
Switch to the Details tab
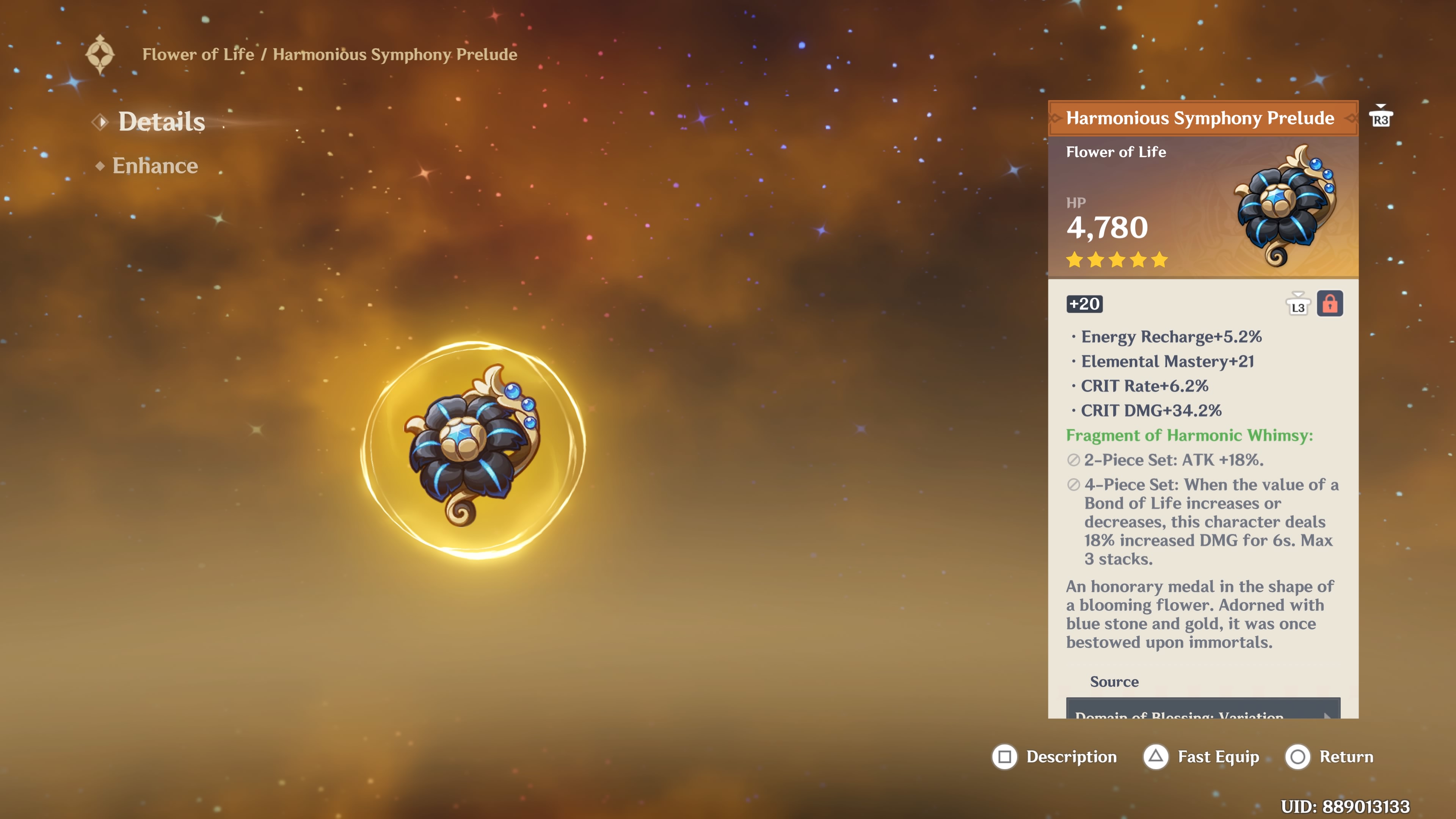click(x=162, y=121)
